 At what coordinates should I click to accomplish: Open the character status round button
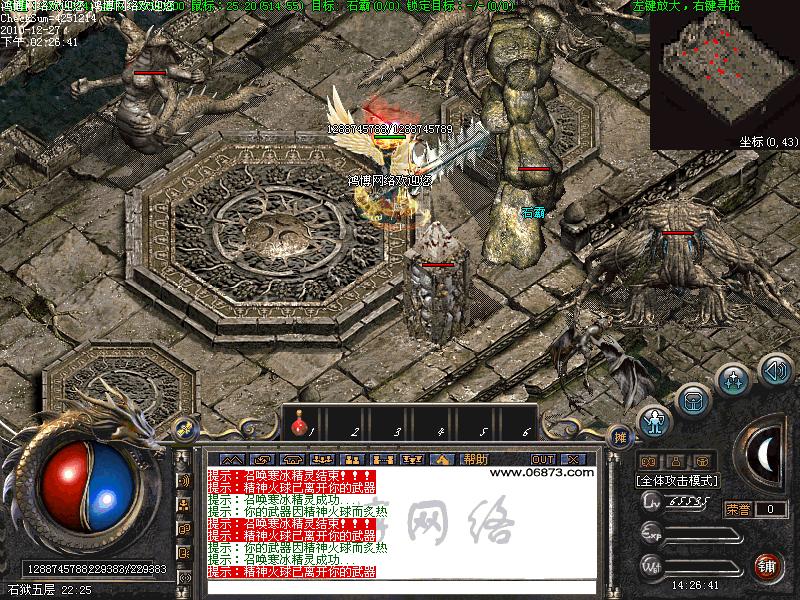point(654,421)
